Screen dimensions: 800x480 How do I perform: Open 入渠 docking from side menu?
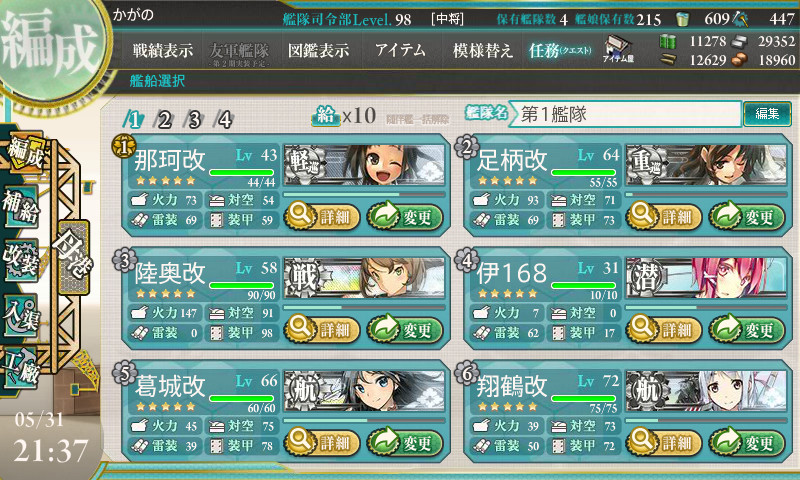[22, 310]
